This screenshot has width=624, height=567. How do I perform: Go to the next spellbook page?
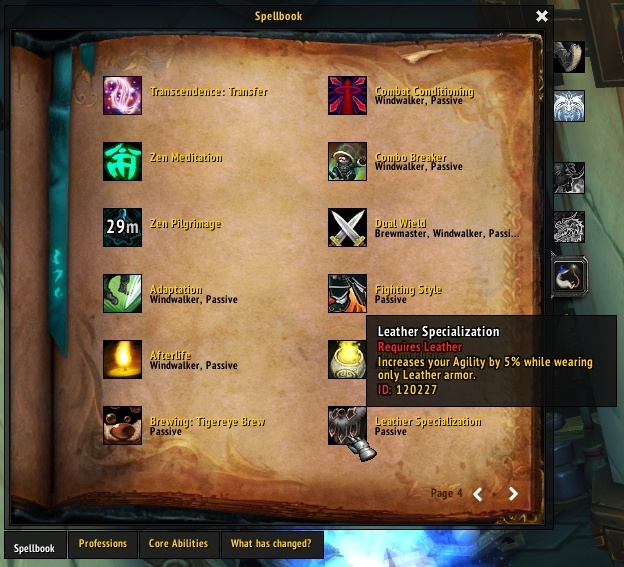pyautogui.click(x=513, y=493)
